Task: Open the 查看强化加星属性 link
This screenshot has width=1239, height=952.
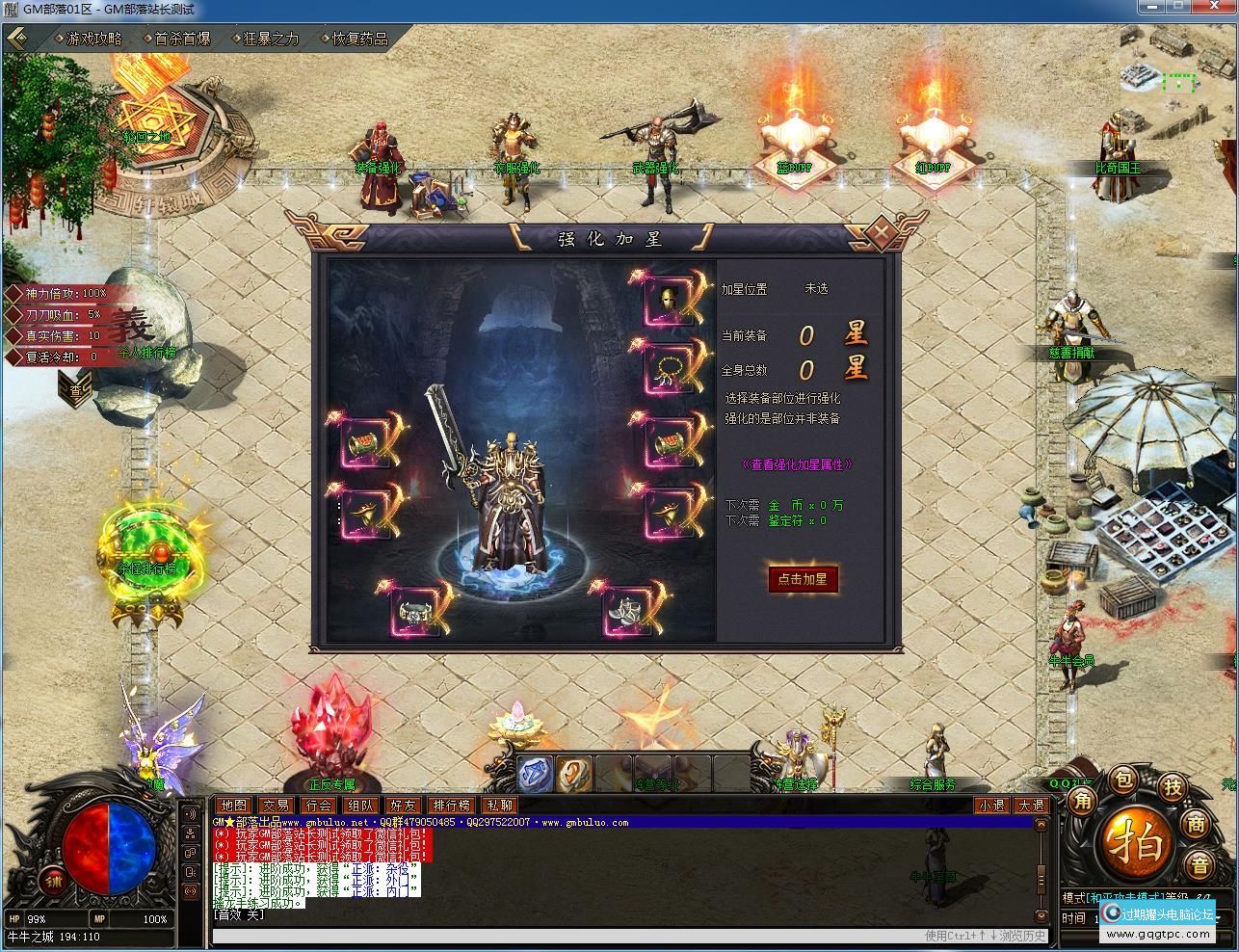Action: [x=797, y=464]
